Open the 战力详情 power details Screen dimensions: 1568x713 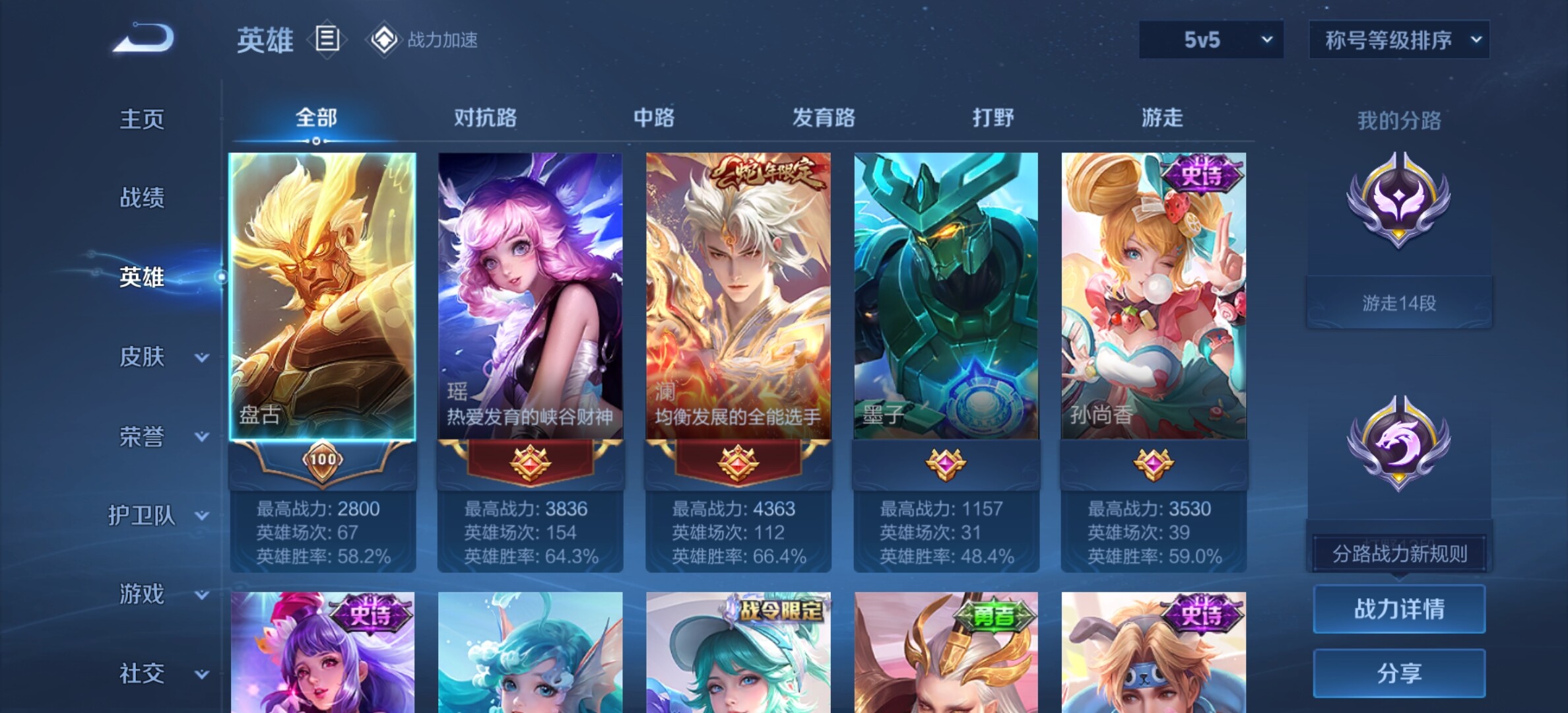1399,609
